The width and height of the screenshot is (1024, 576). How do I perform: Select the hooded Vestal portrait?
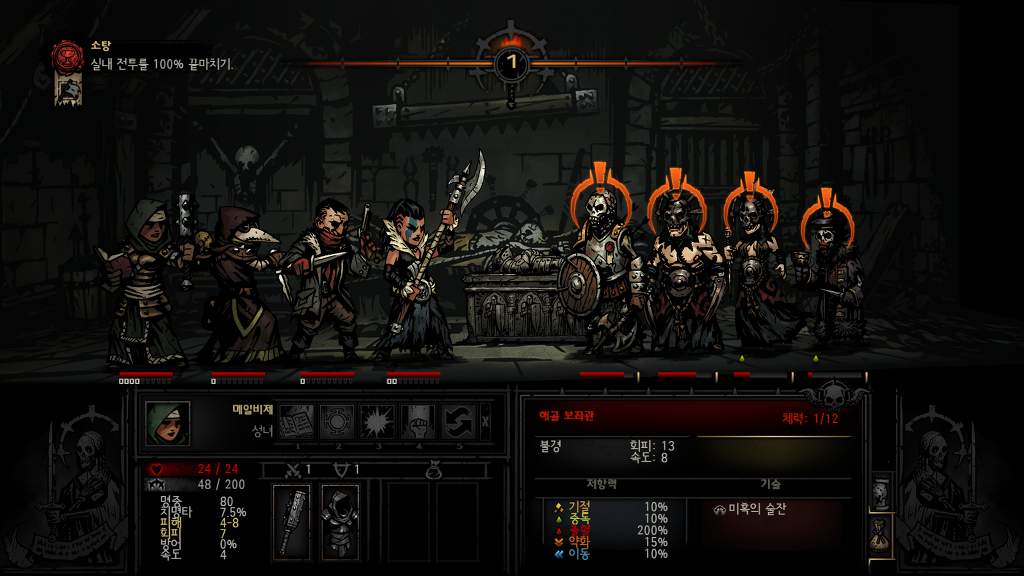166,423
